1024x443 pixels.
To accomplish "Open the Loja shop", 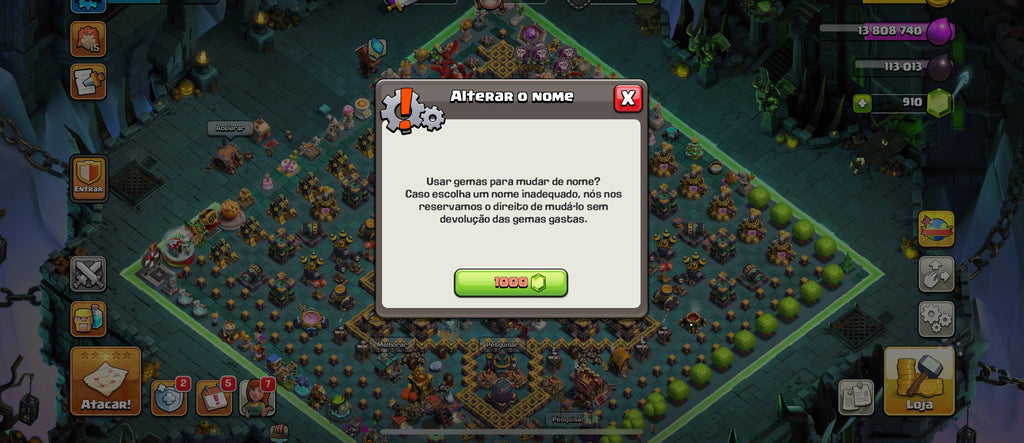I will [x=918, y=381].
